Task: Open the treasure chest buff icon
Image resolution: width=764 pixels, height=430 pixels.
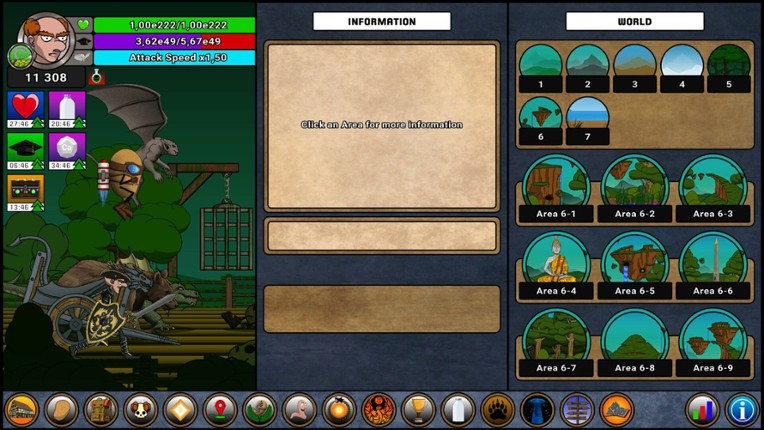Action: click(x=24, y=190)
